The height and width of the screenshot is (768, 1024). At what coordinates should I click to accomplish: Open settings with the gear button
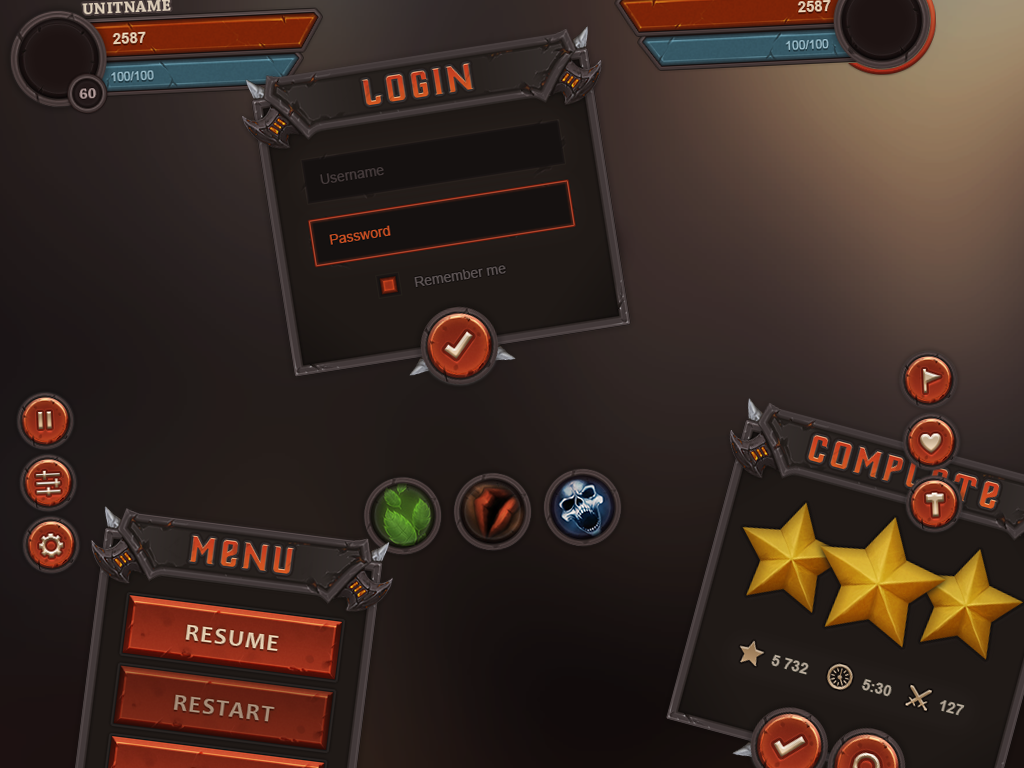[x=51, y=545]
